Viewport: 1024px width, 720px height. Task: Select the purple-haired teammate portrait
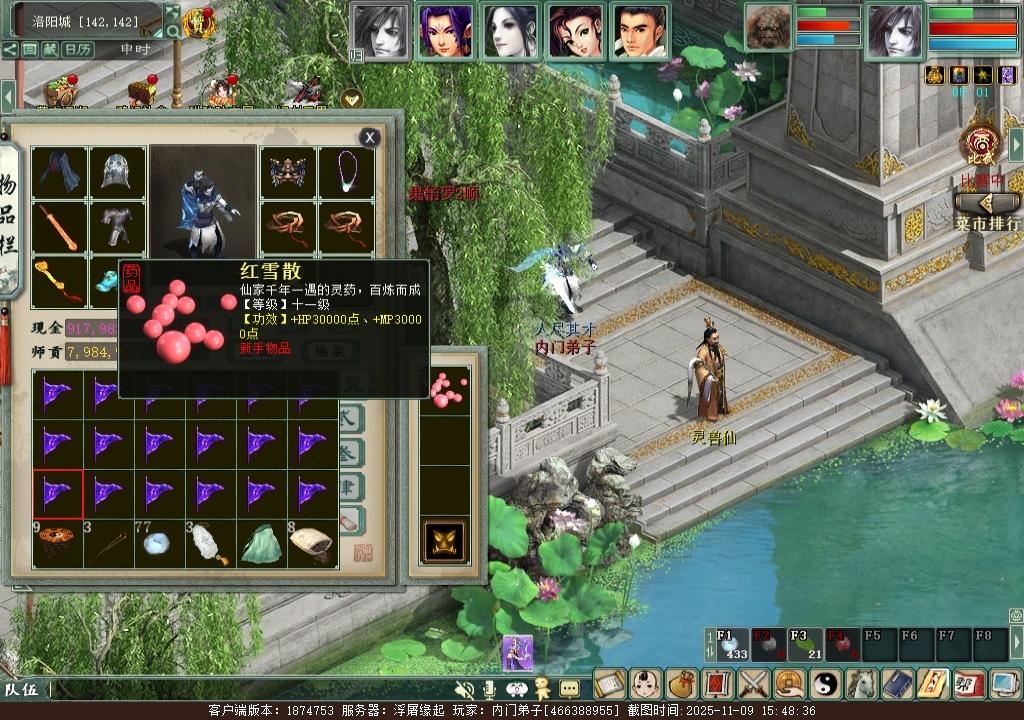445,32
